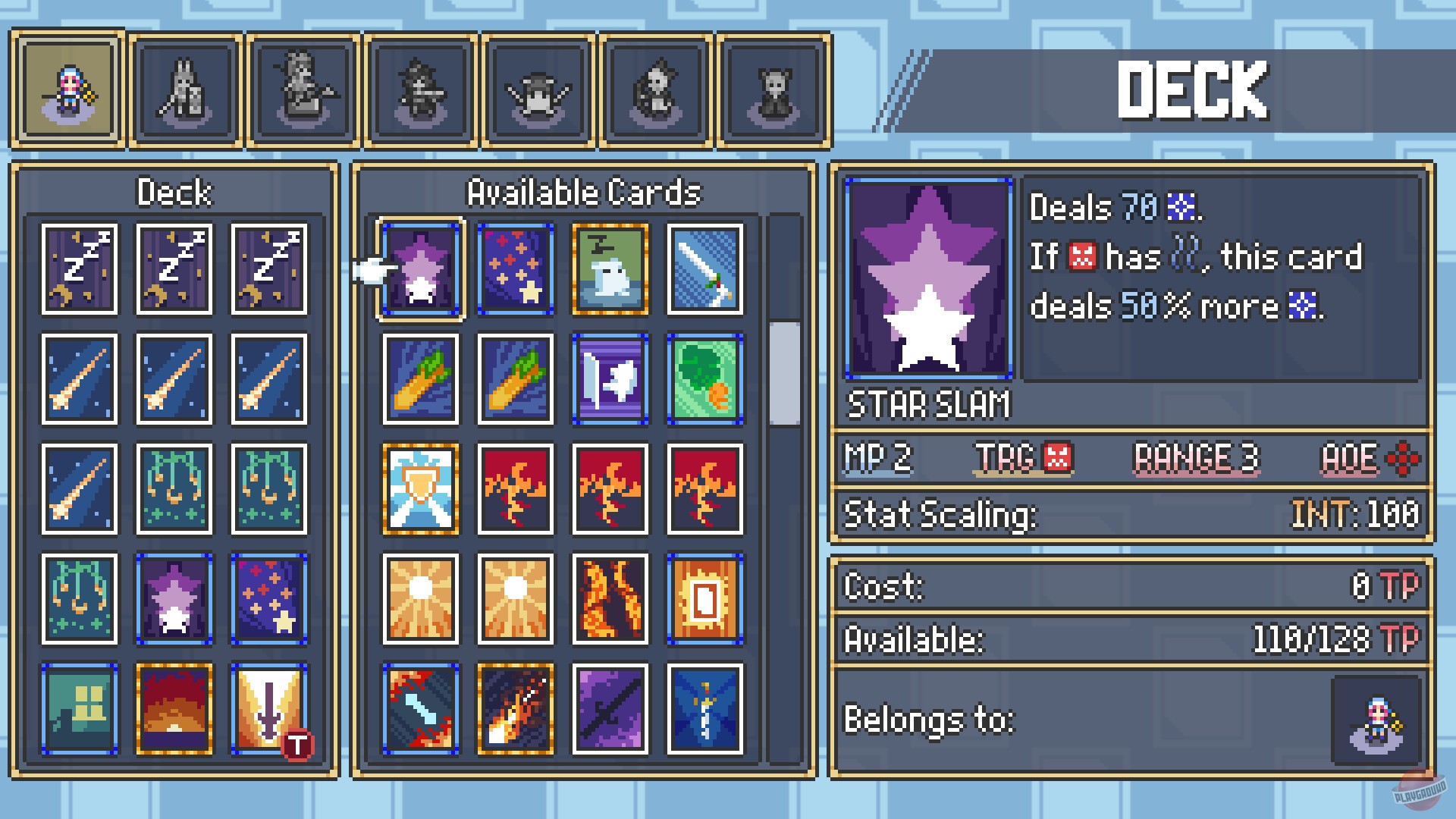Select the Star Slam card in Available Cards
Viewport: 1456px width, 819px height.
tap(422, 269)
